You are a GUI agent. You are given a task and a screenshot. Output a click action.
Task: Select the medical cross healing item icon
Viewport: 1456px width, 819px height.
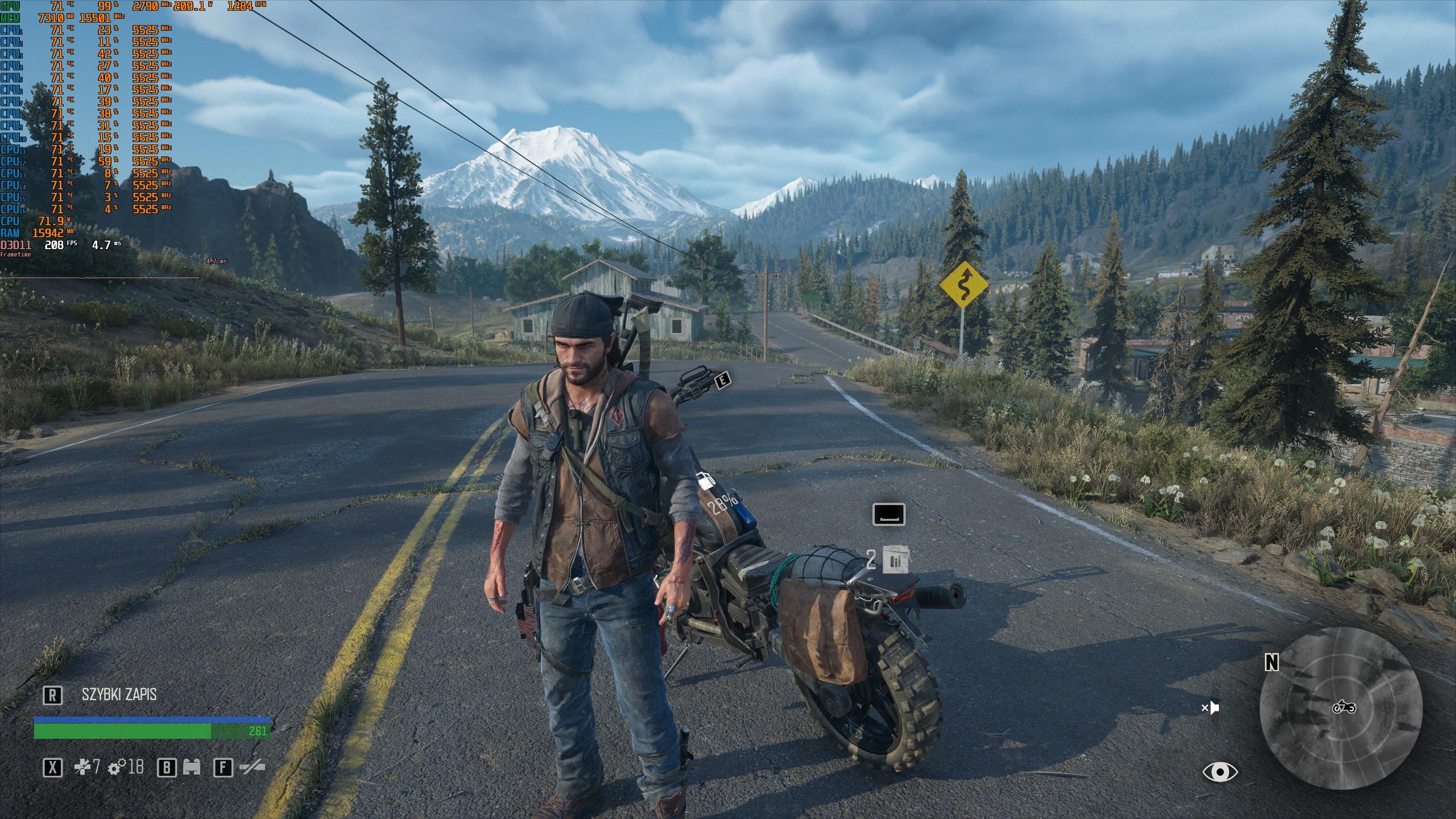(x=82, y=768)
